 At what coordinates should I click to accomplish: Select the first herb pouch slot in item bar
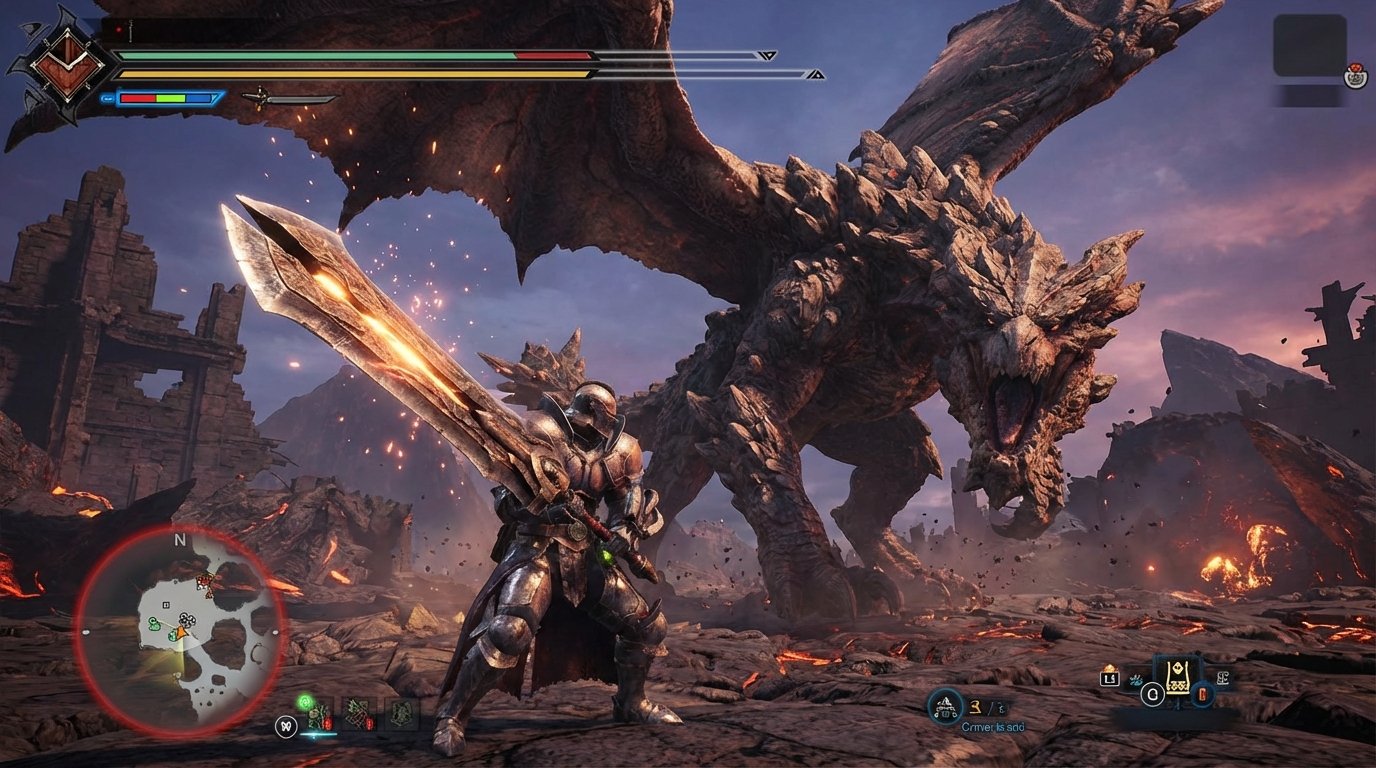point(318,718)
